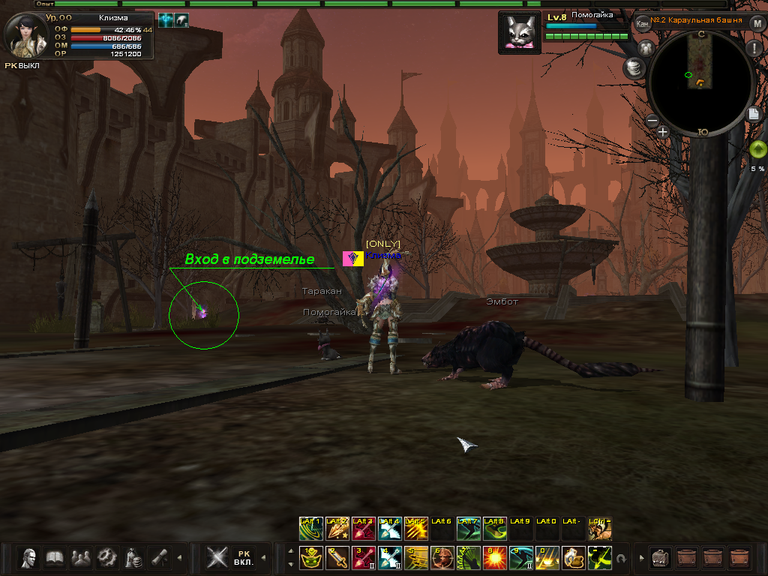The height and width of the screenshot is (576, 768).
Task: Toggle the crossed swords PK mode button
Action: click(217, 556)
